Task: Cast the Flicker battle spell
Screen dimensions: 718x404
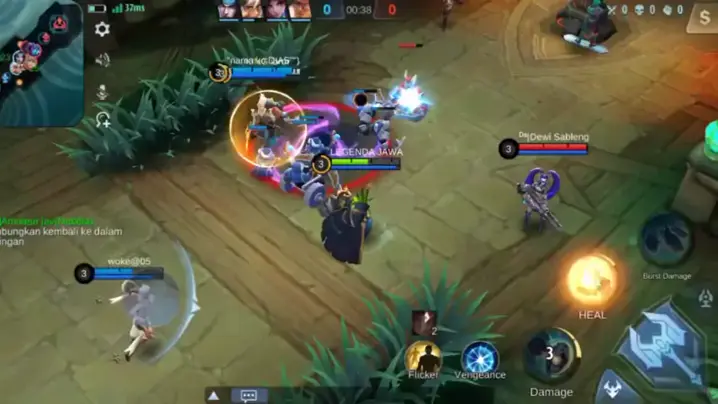Action: coord(423,358)
